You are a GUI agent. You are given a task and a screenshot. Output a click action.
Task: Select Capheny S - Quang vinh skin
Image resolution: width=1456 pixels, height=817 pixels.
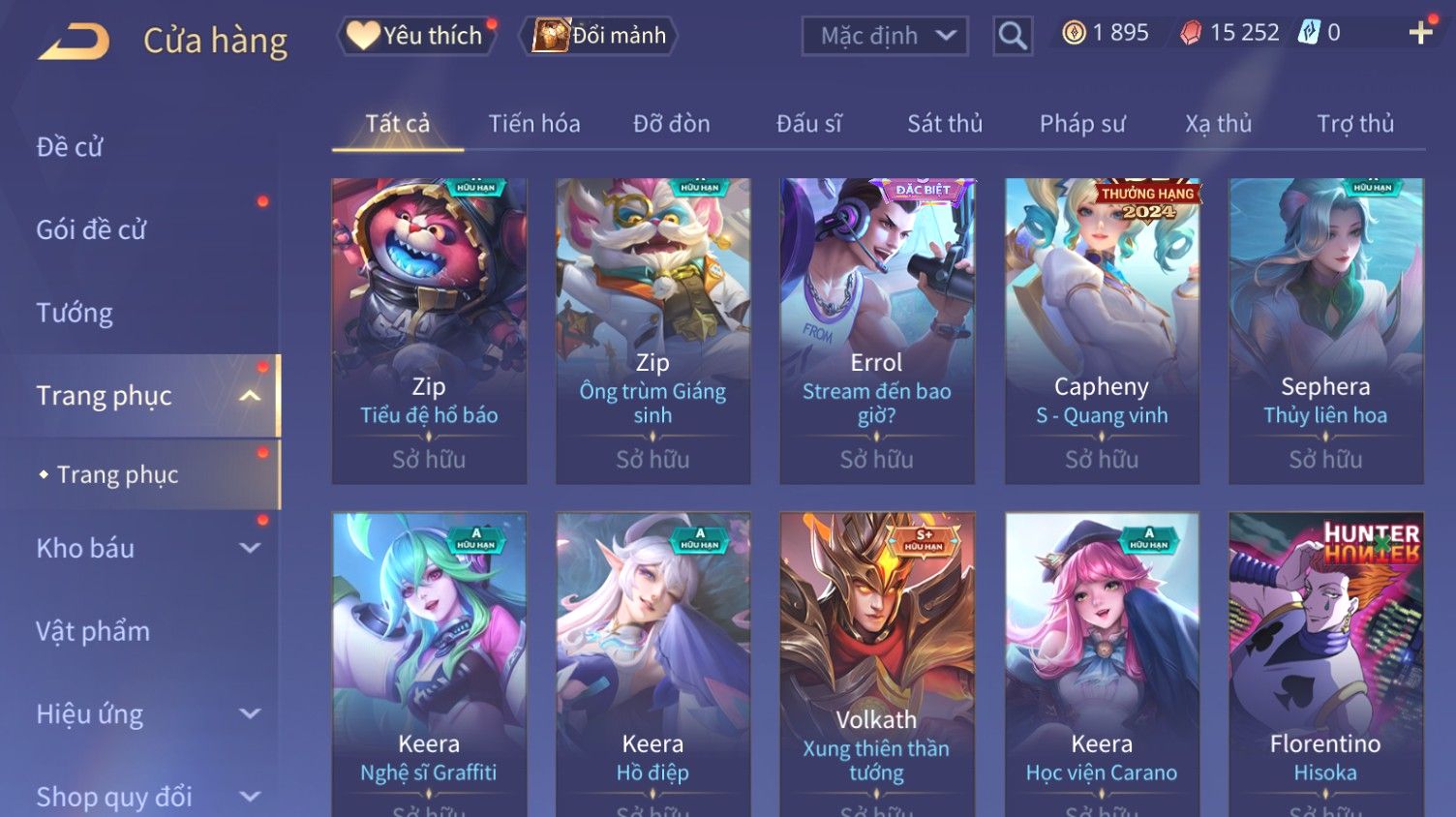click(1102, 329)
